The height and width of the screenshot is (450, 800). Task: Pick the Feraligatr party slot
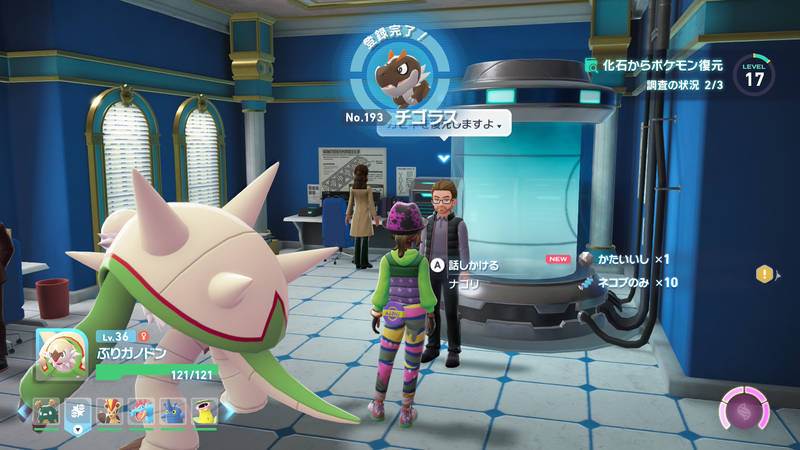140,410
